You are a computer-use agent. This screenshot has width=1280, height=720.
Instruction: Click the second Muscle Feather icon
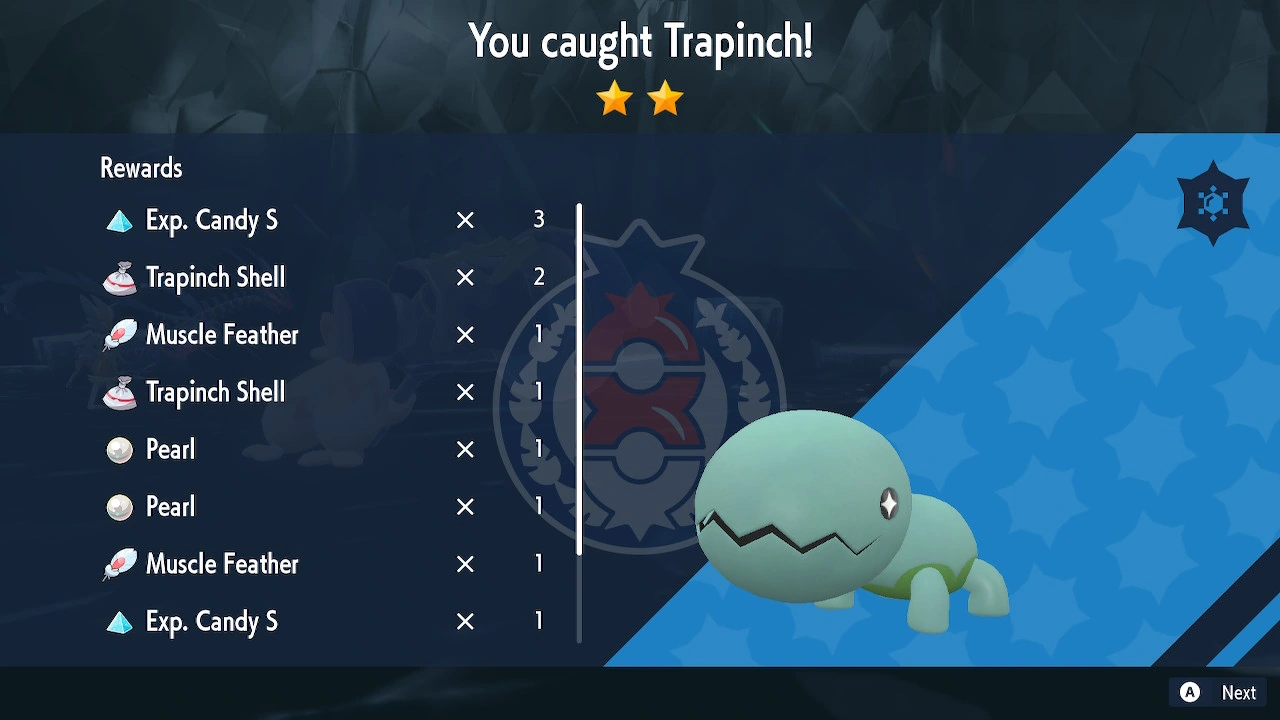(x=120, y=563)
